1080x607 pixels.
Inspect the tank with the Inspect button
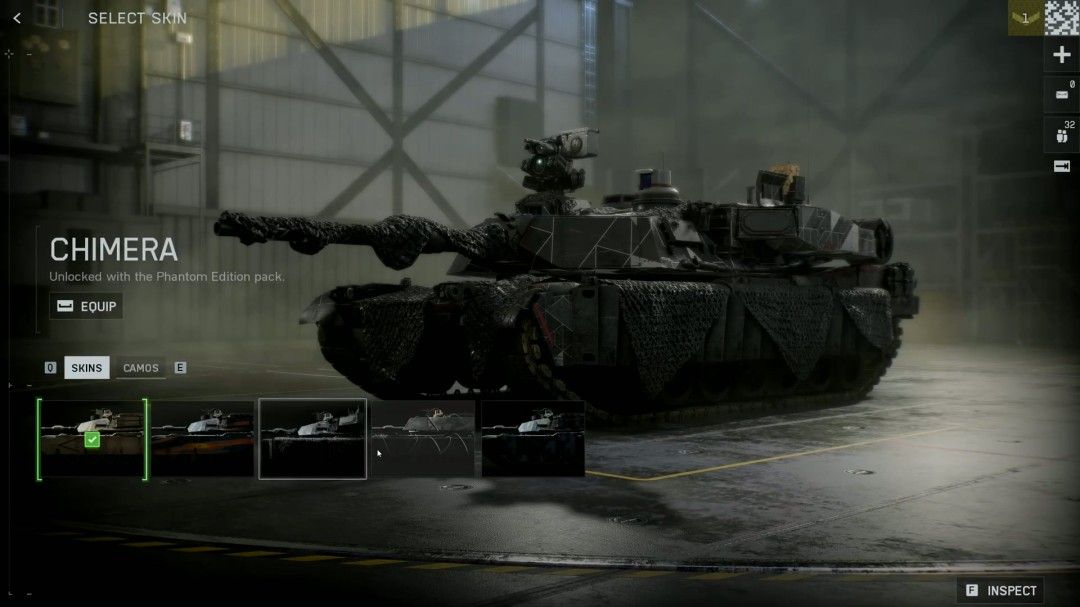point(1000,590)
